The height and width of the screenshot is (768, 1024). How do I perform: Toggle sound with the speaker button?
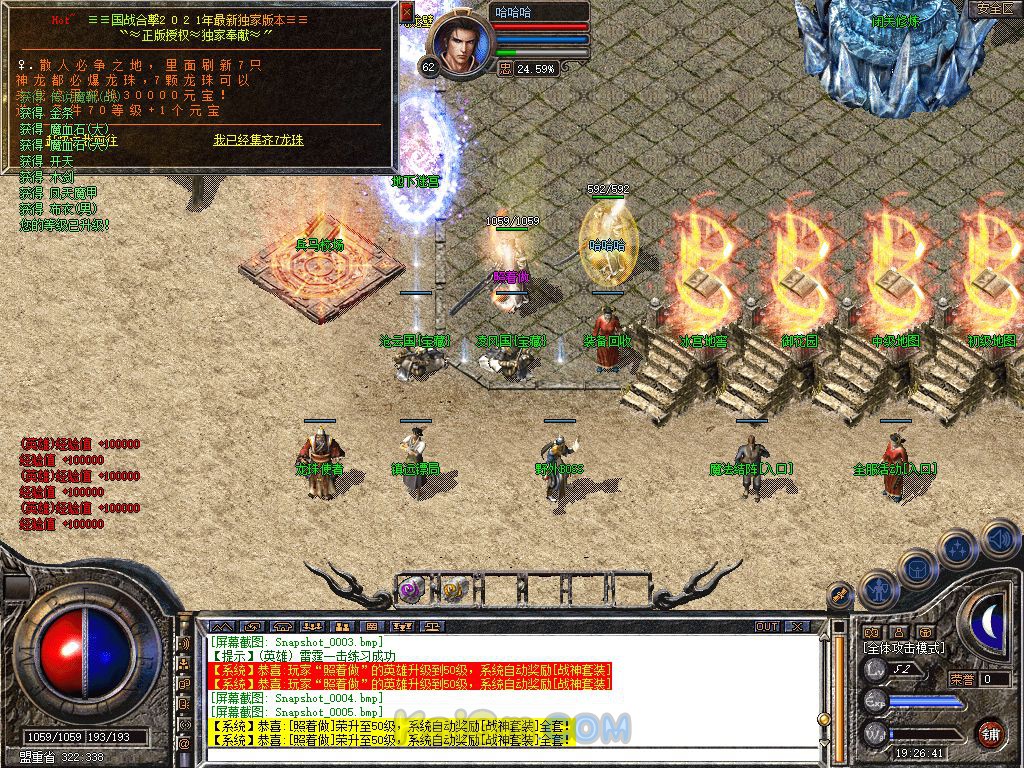pos(998,538)
